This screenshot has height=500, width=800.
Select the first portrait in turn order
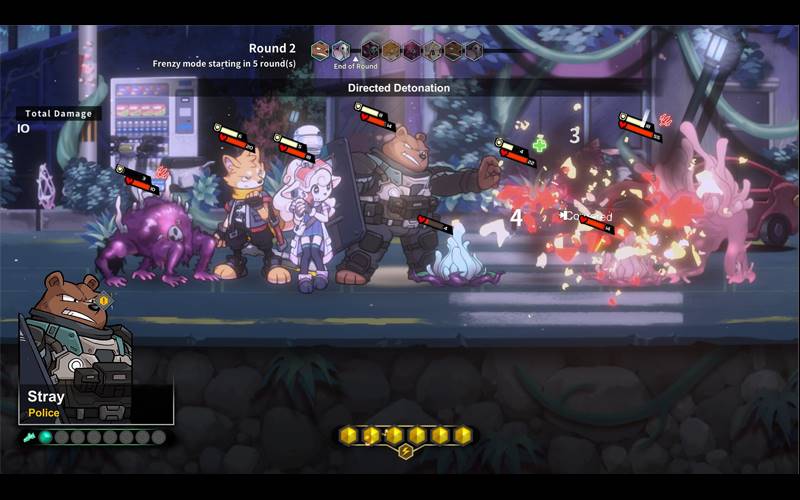[320, 50]
